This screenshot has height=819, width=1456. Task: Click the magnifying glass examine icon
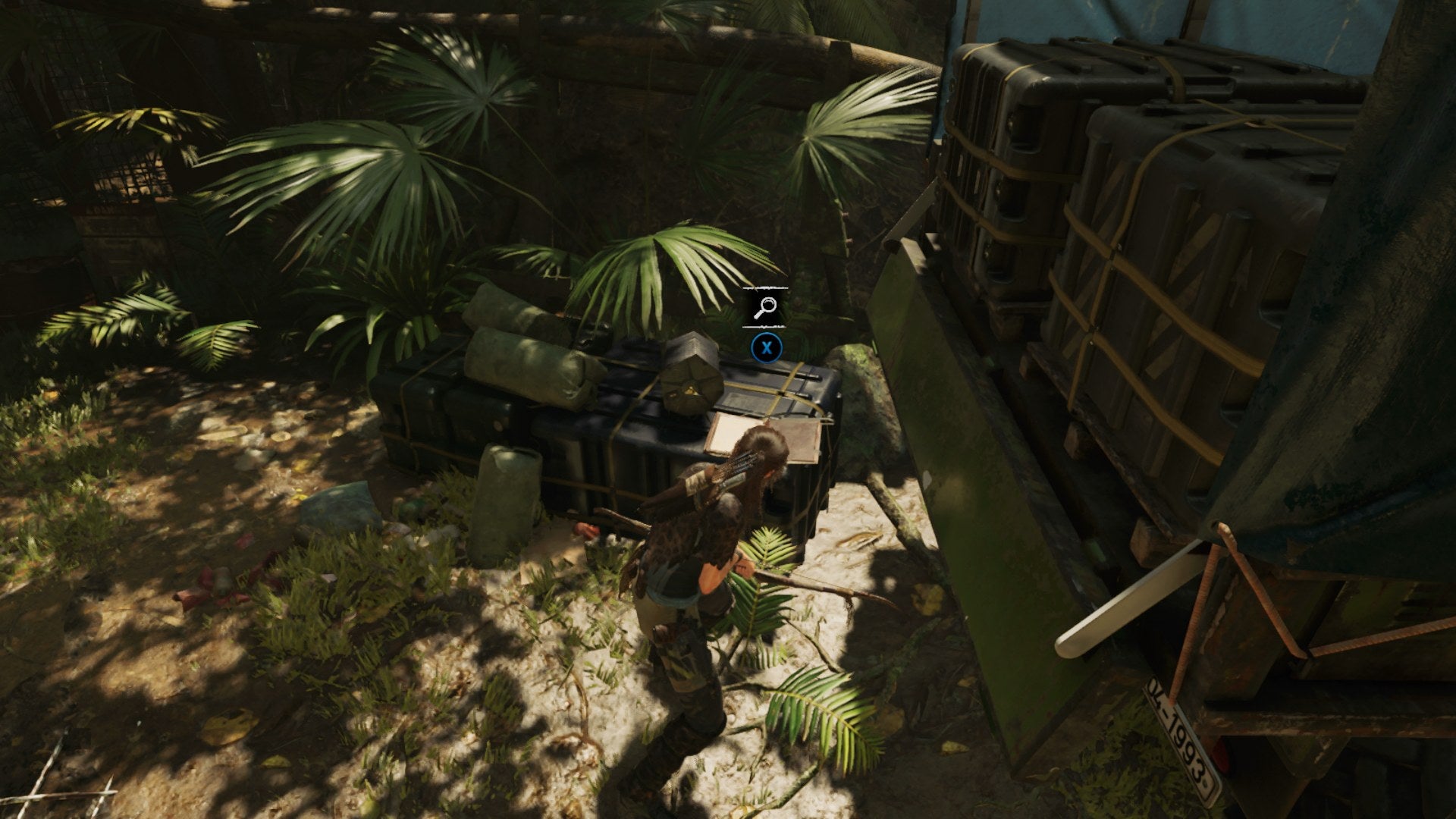coord(764,306)
